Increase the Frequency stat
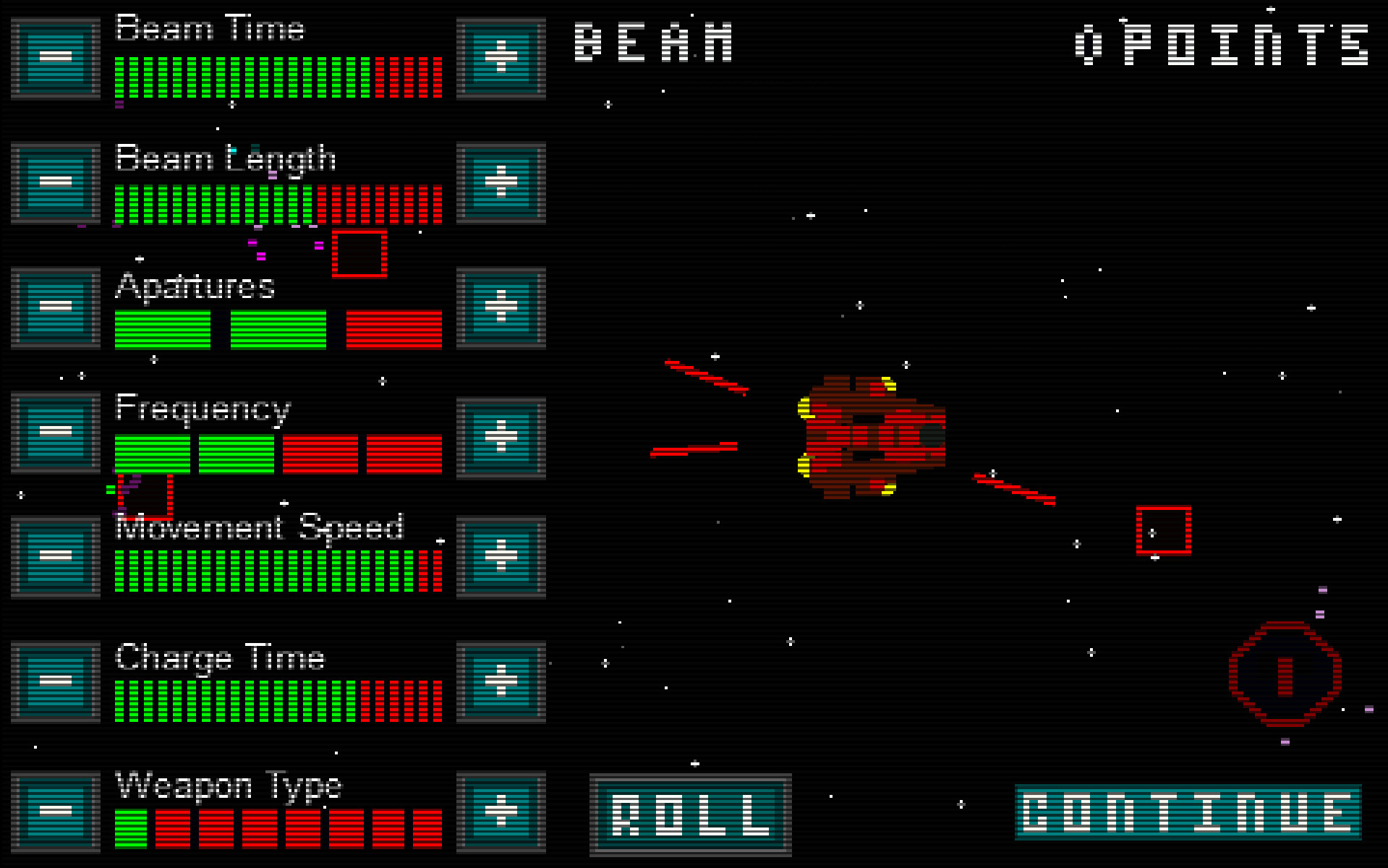This screenshot has width=1388, height=868. click(501, 434)
